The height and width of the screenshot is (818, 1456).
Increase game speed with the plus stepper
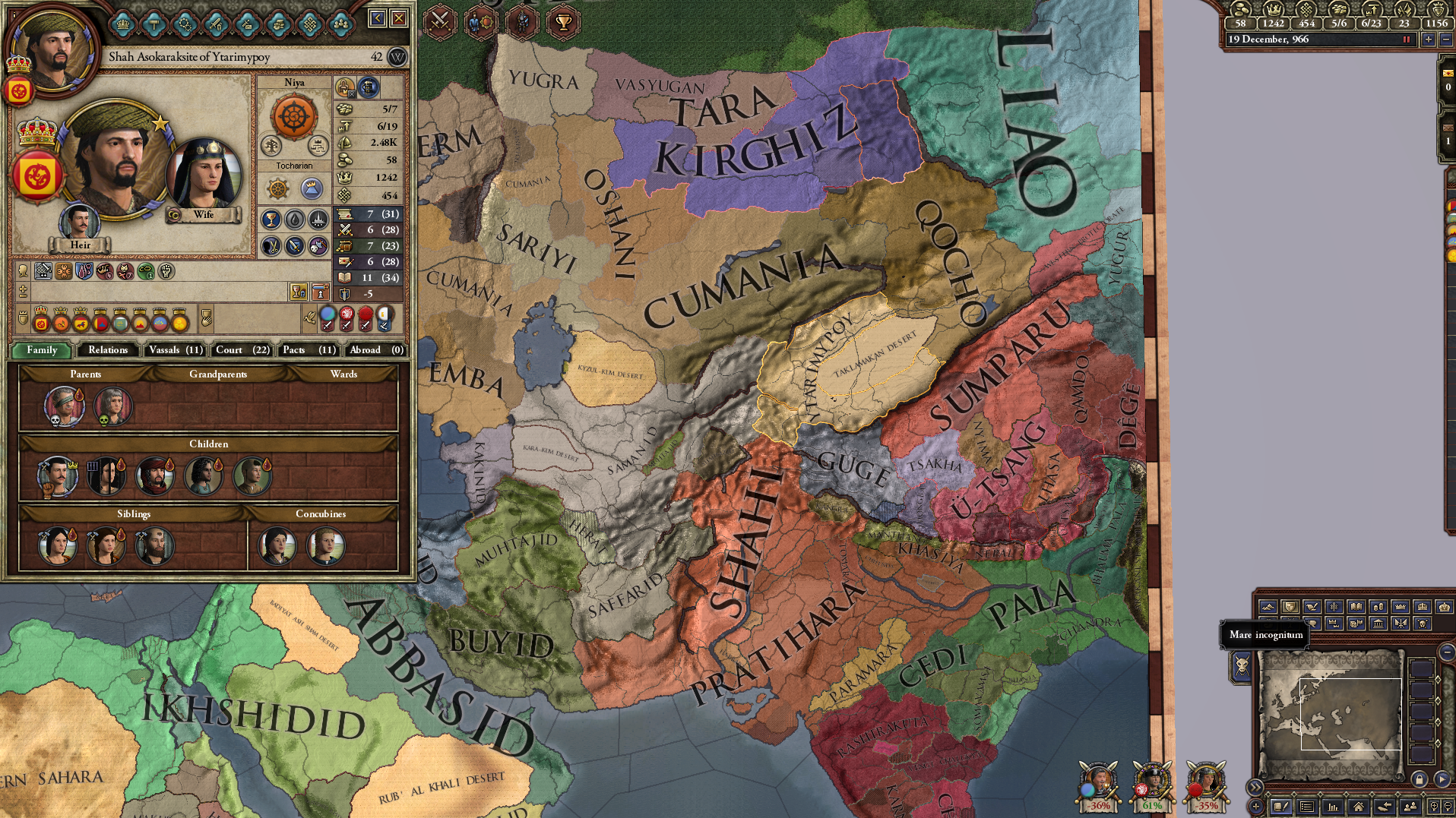click(x=1429, y=41)
